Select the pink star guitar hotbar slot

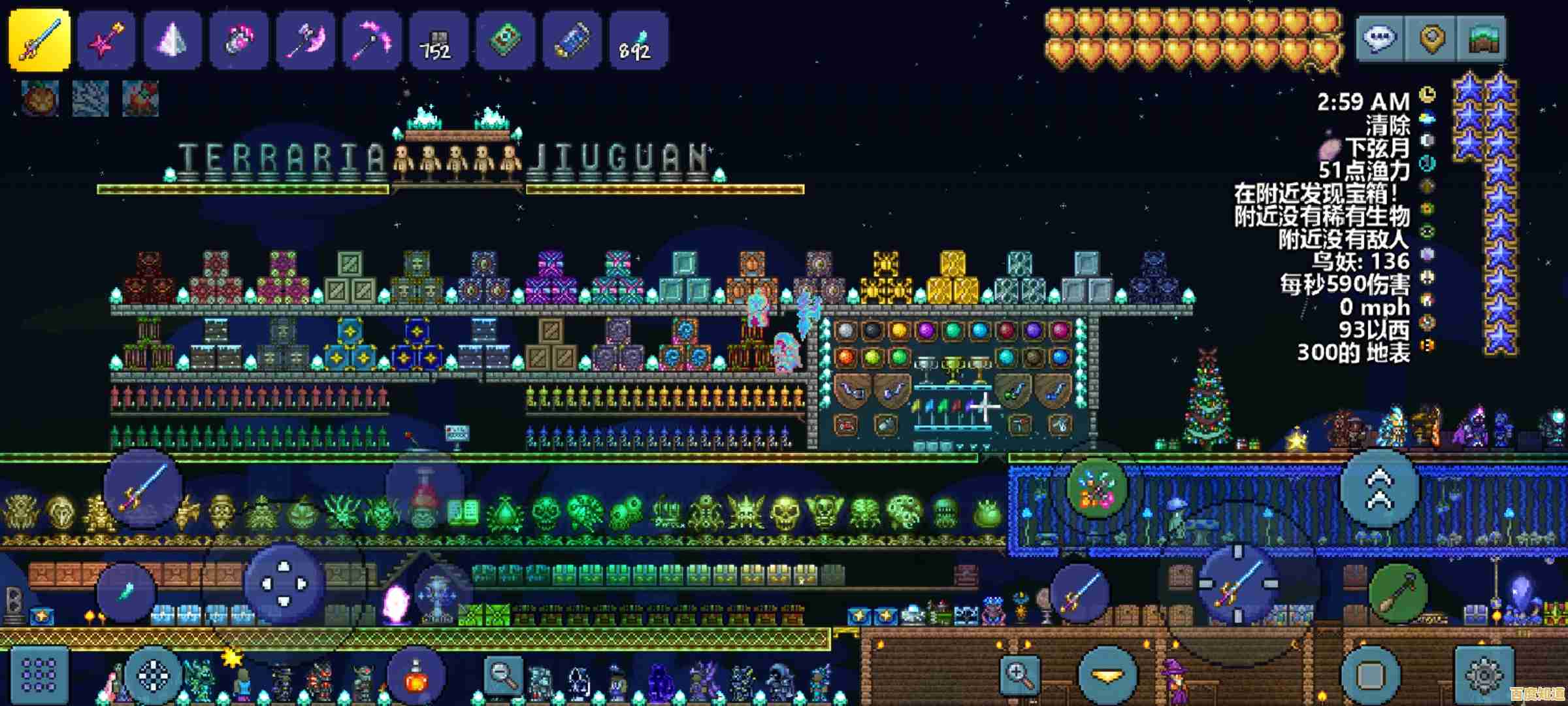click(106, 40)
